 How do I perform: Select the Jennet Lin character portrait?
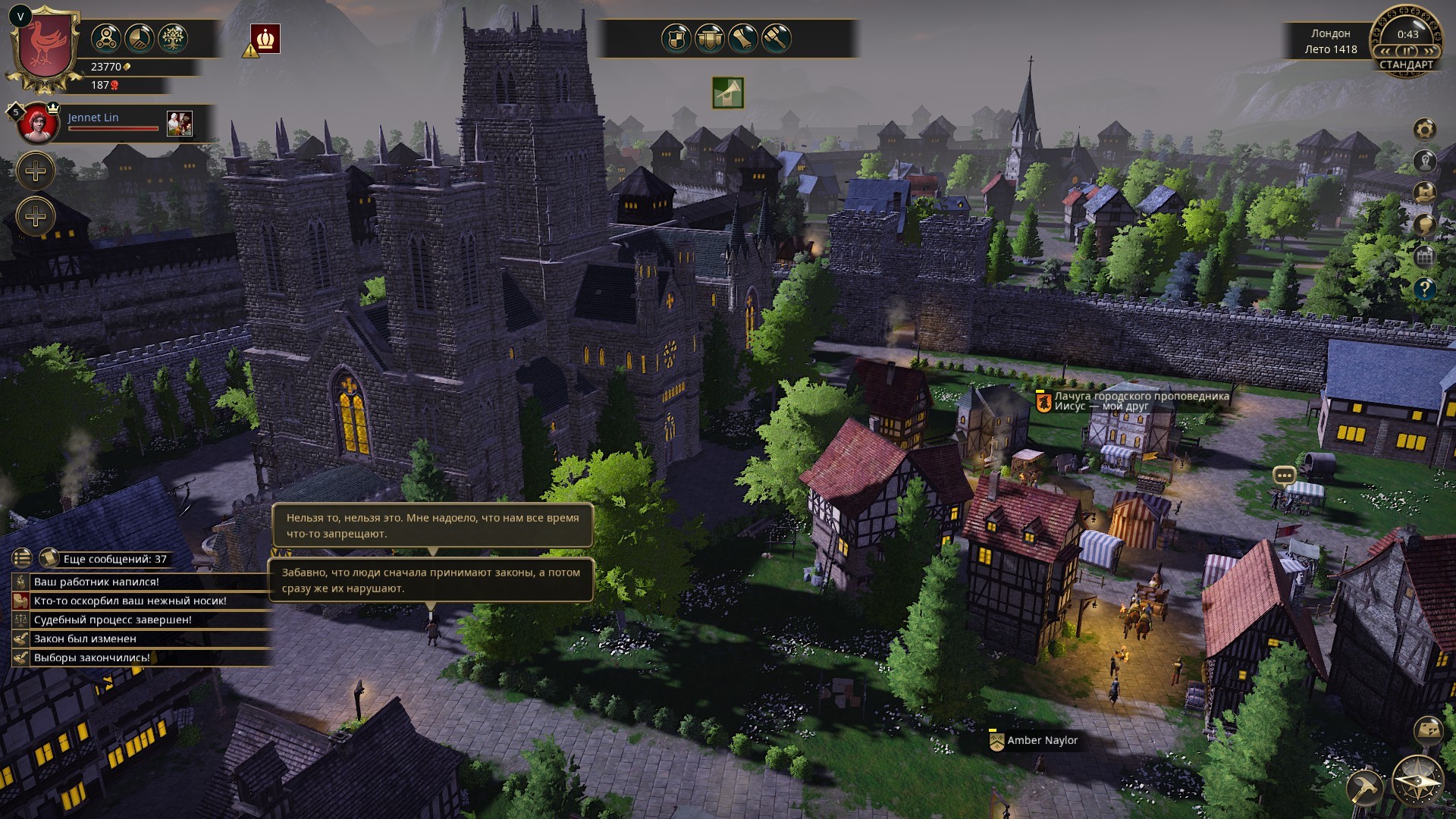pyautogui.click(x=38, y=124)
